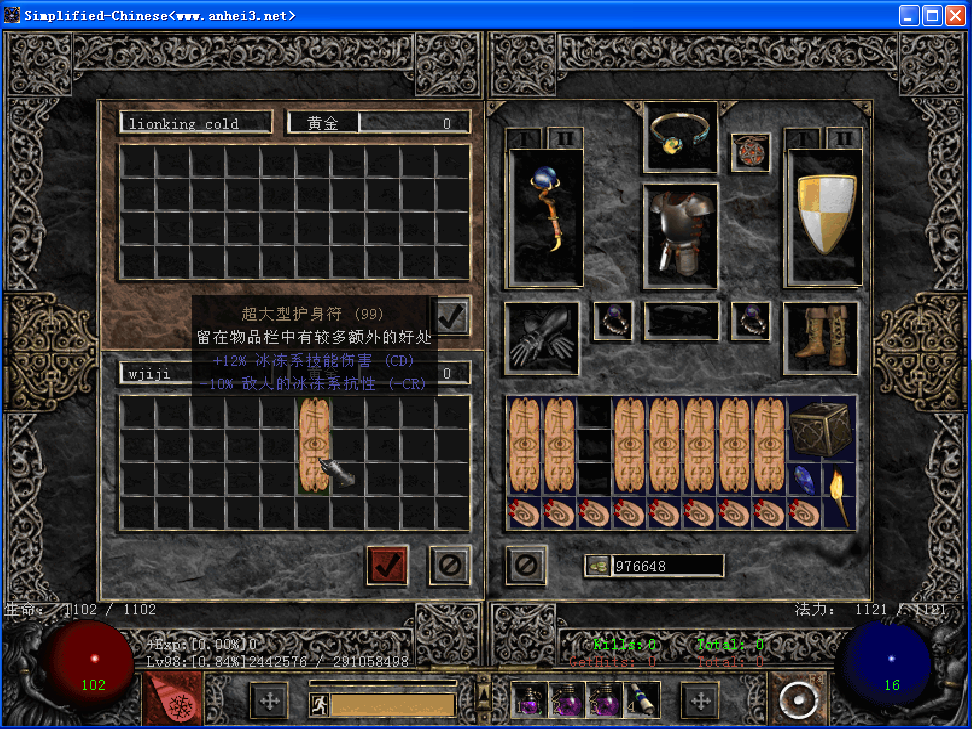Select the equipped gauntlets
The image size is (972, 729).
[x=542, y=338]
